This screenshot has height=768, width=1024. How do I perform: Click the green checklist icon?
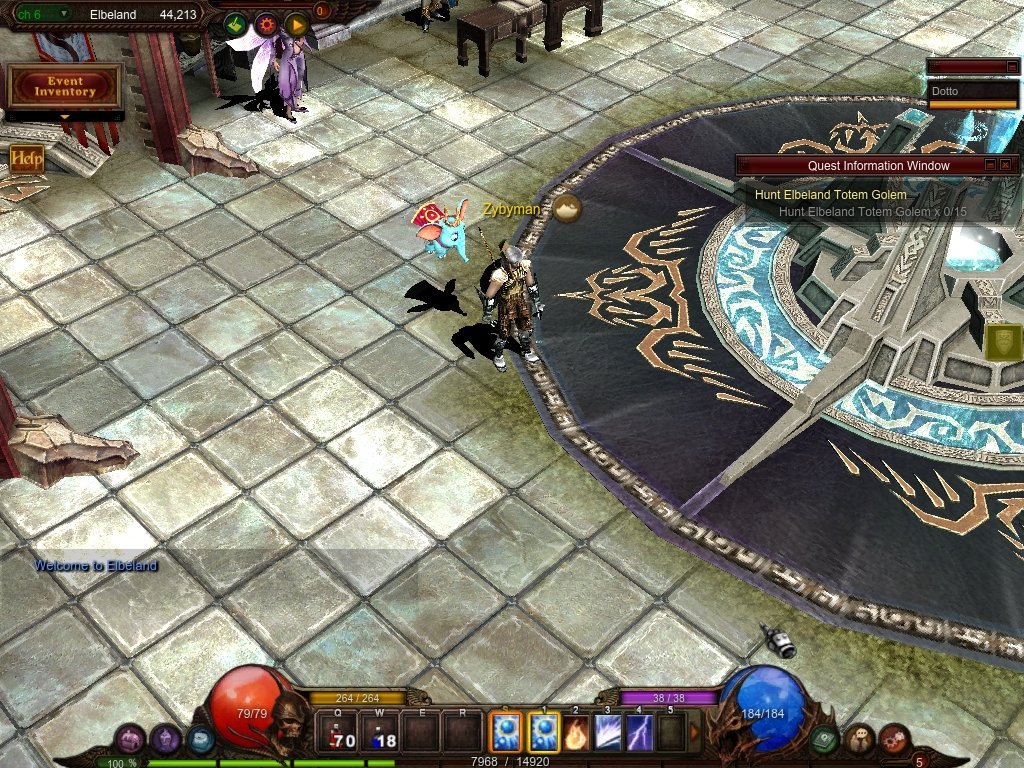click(x=236, y=25)
